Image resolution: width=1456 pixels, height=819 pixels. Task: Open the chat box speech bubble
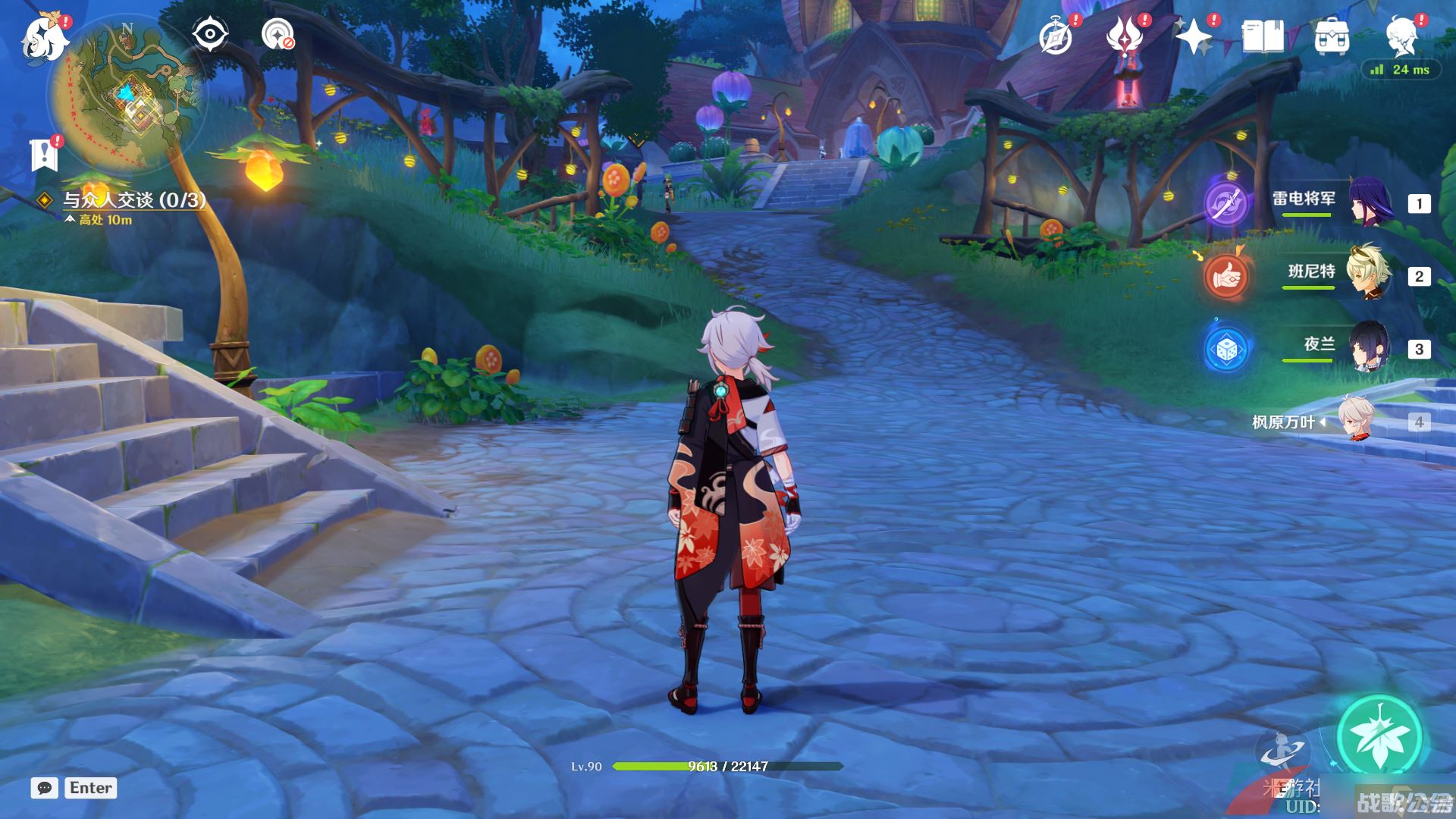click(x=44, y=788)
